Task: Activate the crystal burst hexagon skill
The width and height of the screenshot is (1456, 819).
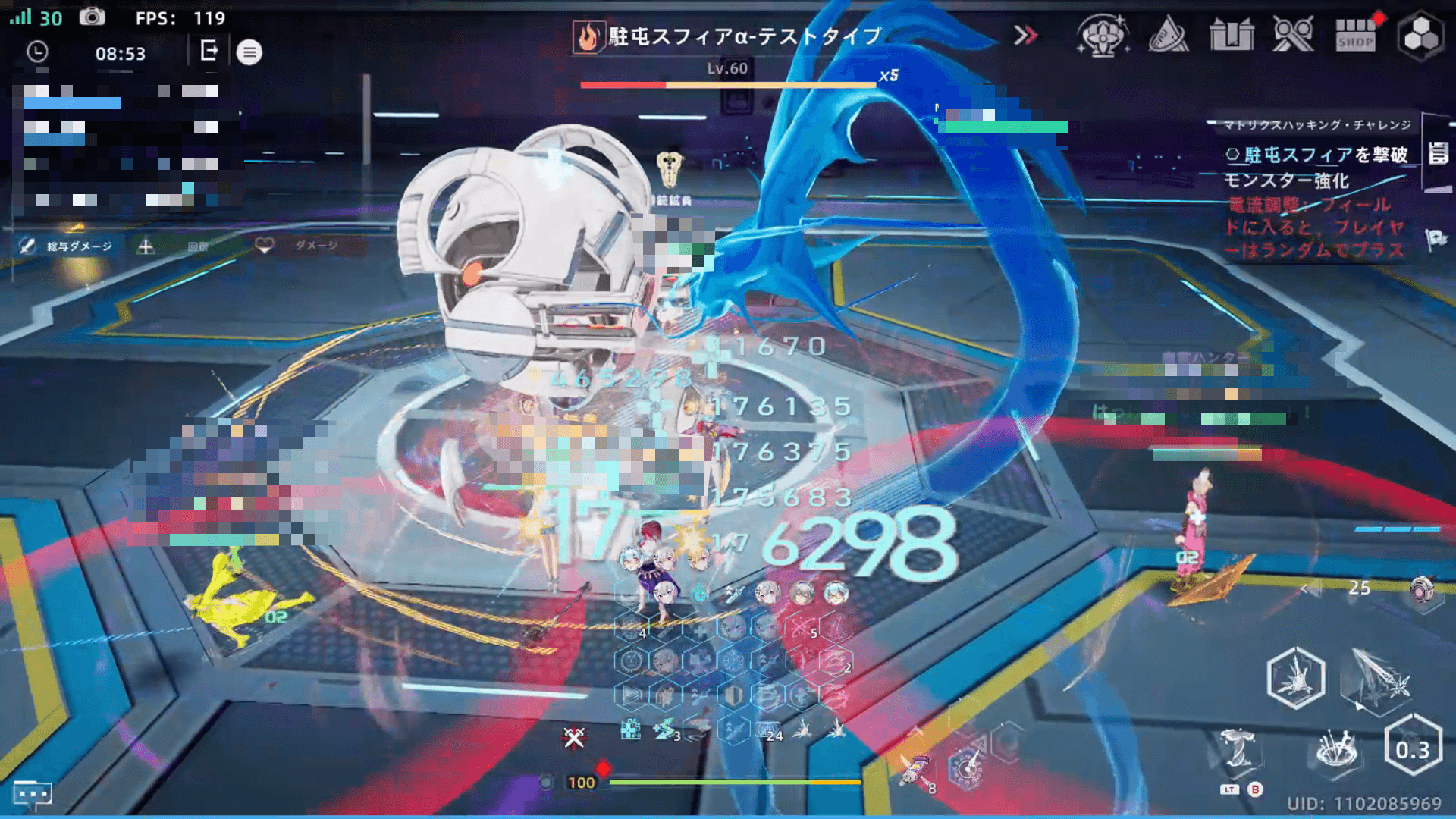Action: click(x=1296, y=677)
